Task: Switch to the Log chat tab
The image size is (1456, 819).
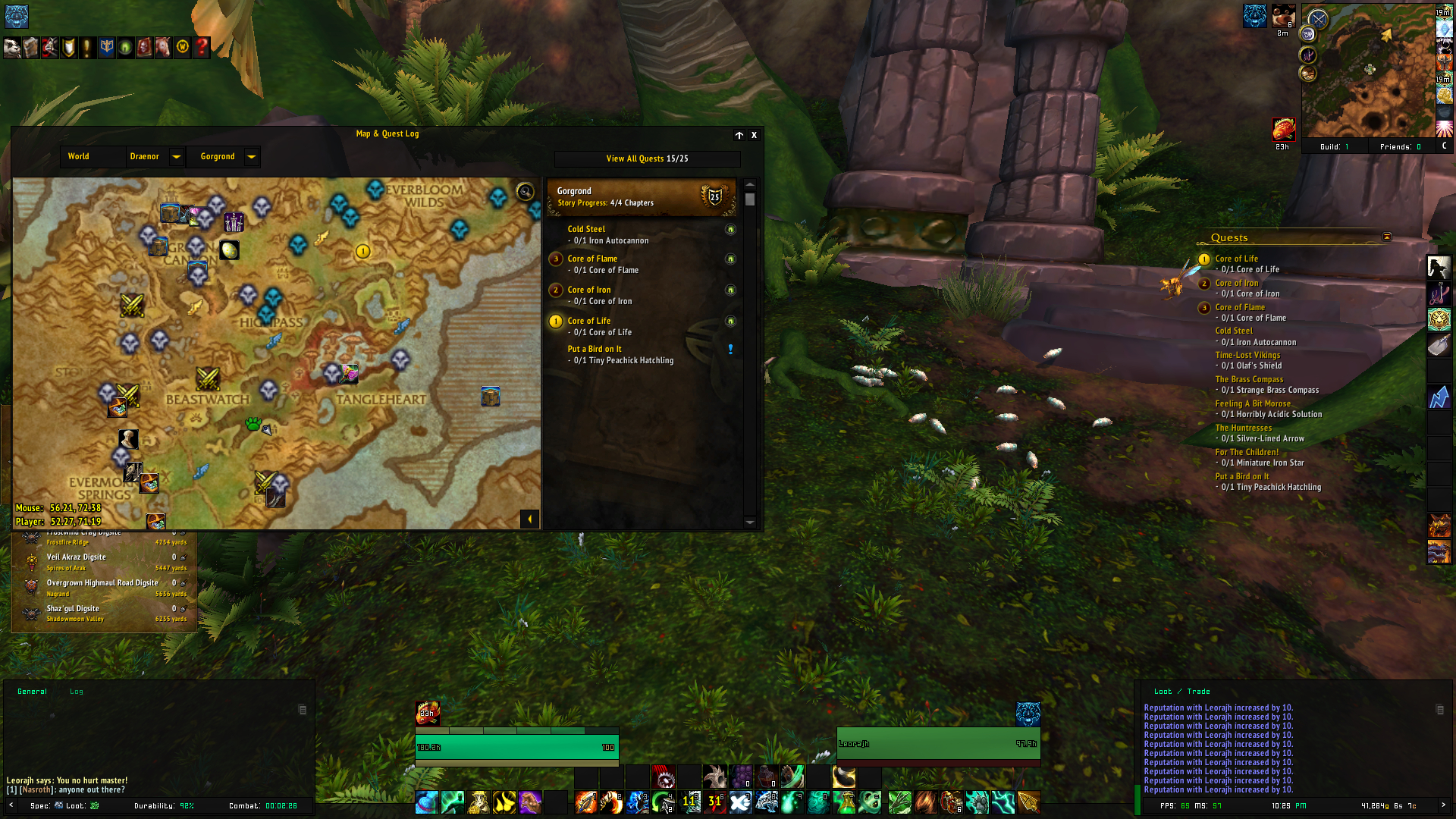Action: click(77, 692)
